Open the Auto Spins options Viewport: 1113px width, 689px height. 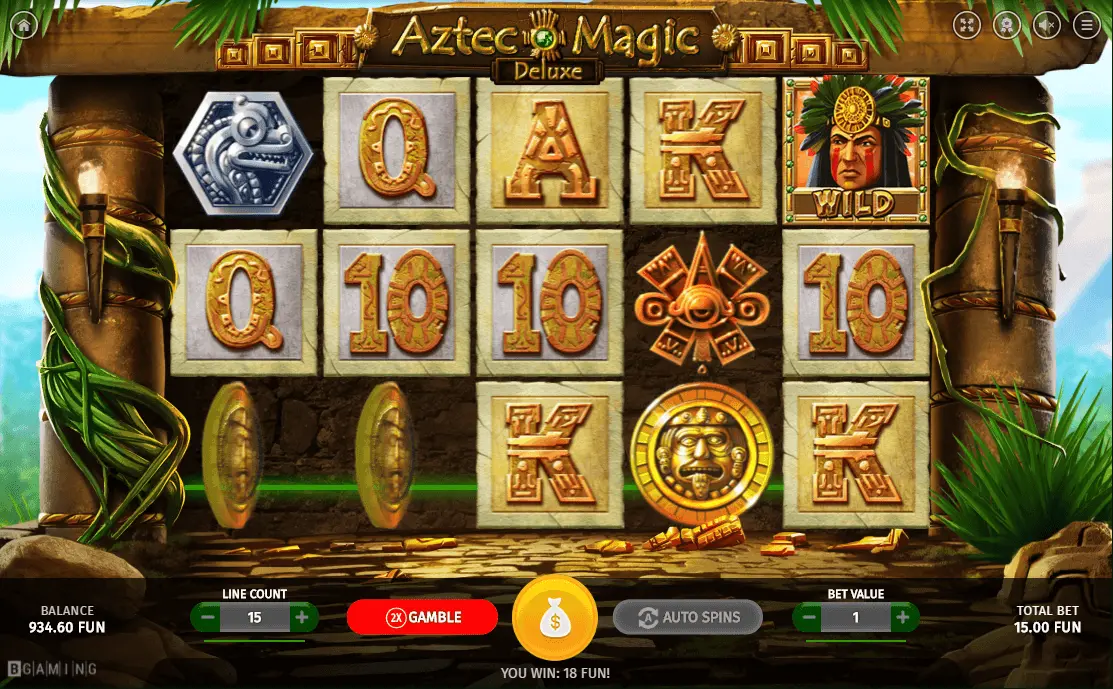click(687, 617)
